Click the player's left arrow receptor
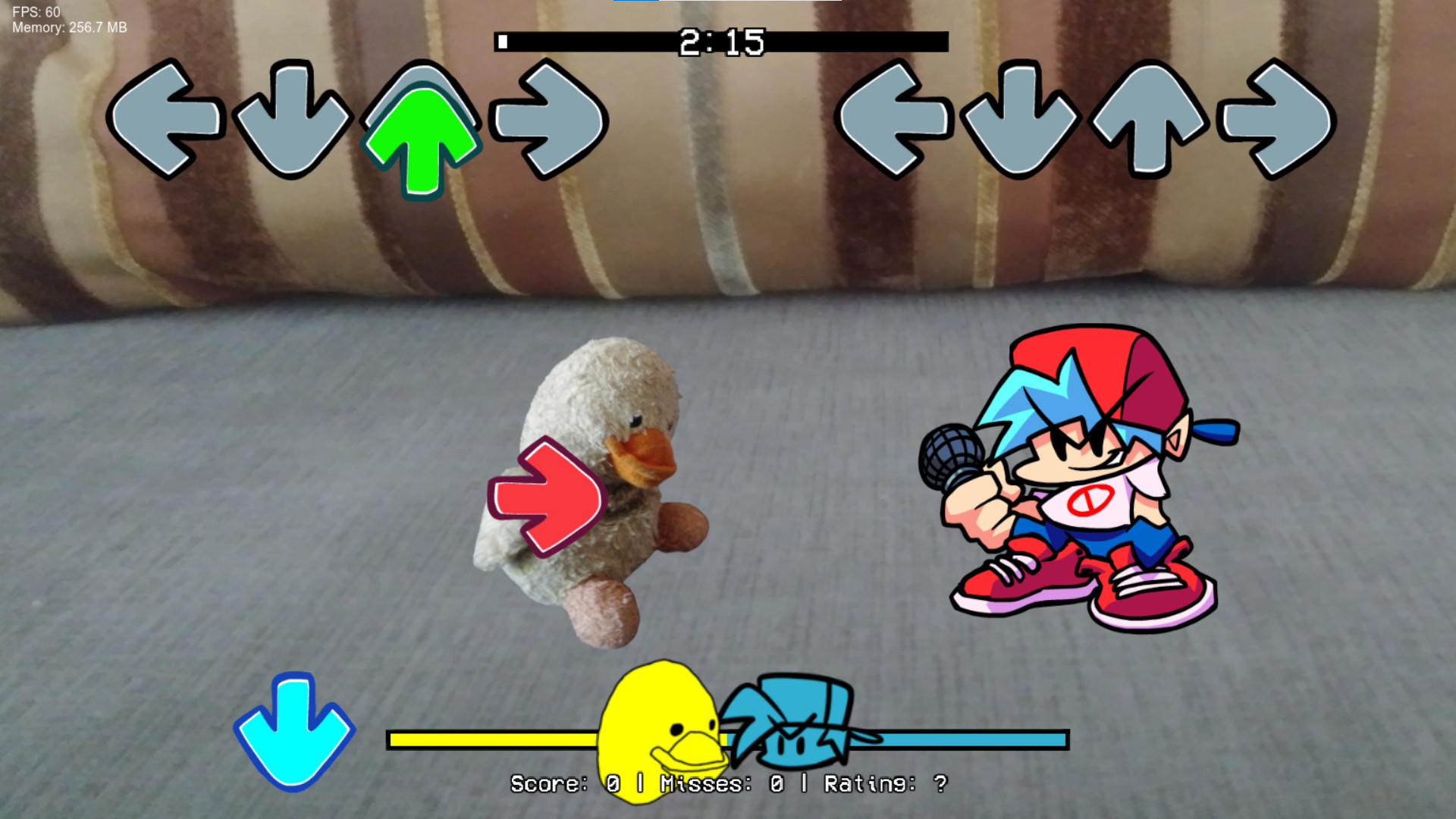This screenshot has width=1456, height=819. [895, 121]
